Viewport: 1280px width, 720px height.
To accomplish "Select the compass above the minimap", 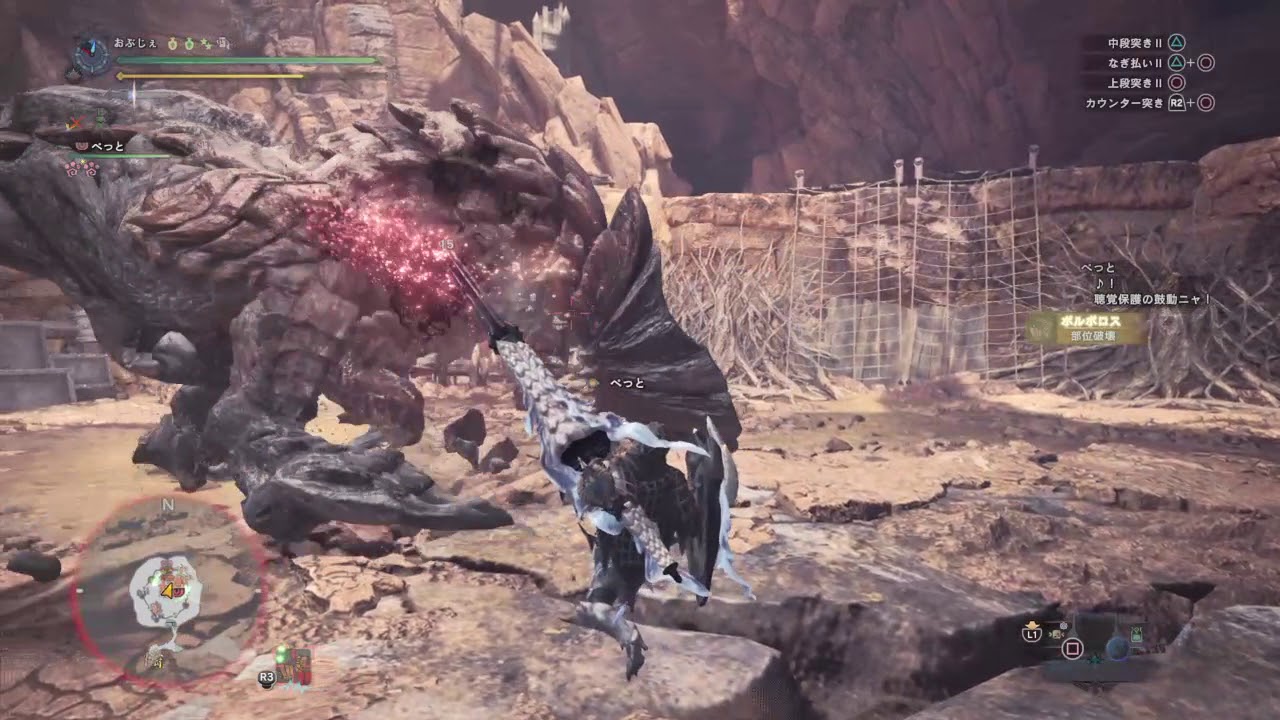I will (x=91, y=55).
